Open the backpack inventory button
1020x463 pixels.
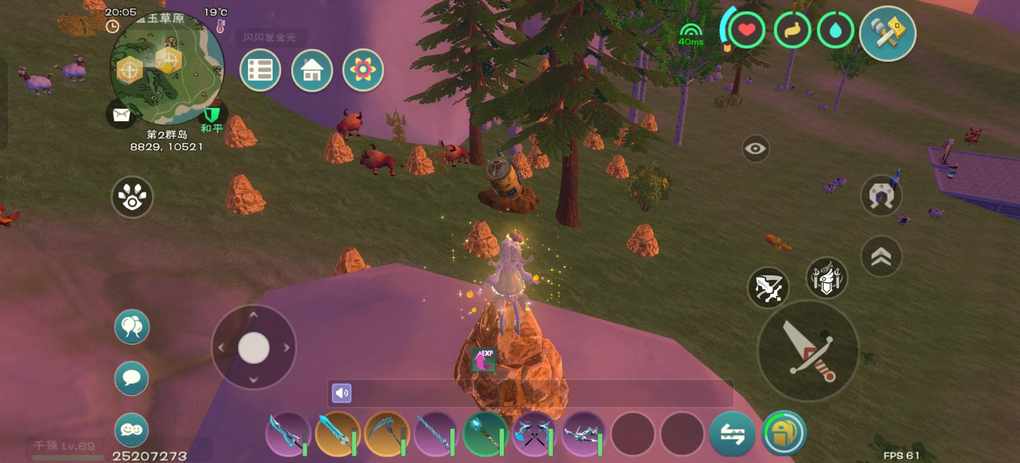click(783, 434)
